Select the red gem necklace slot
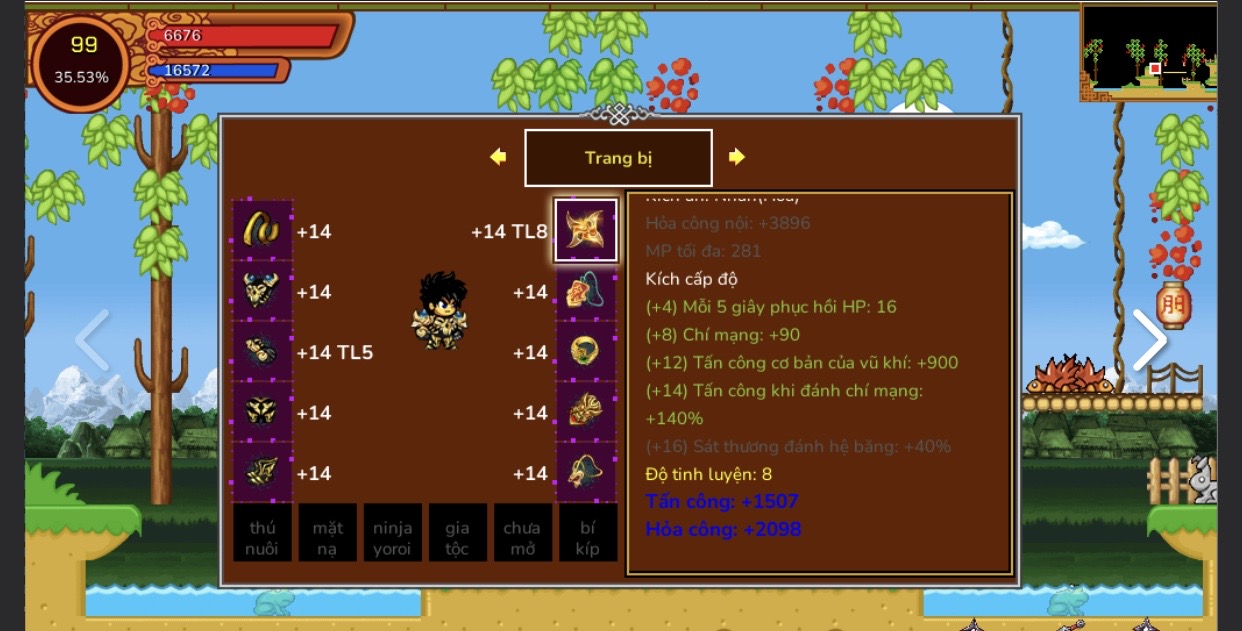 point(586,292)
